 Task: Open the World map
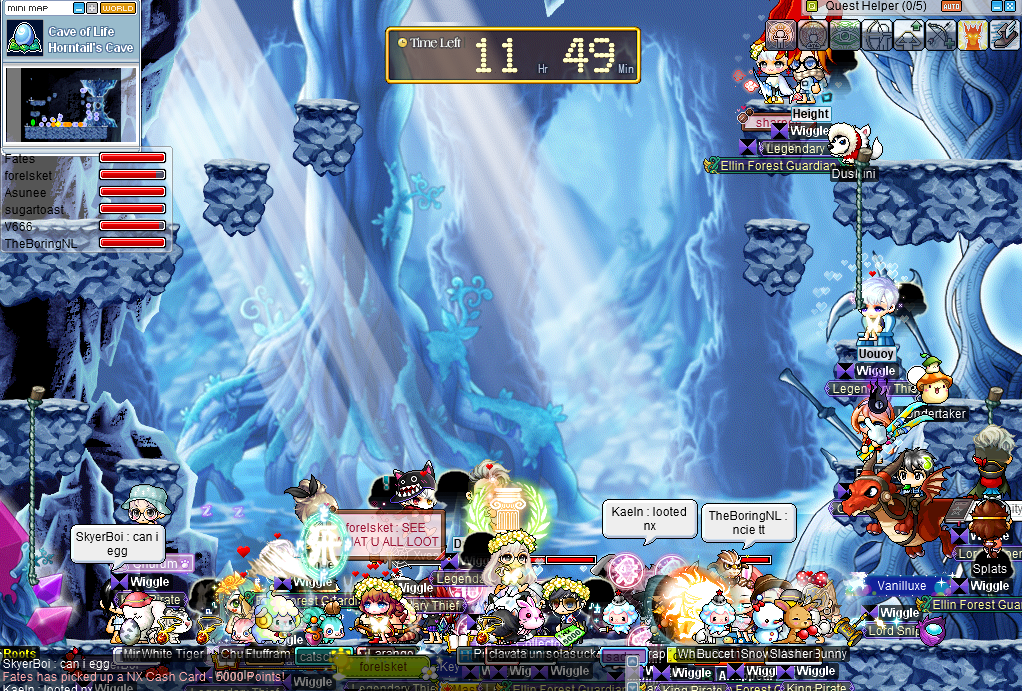(x=118, y=8)
